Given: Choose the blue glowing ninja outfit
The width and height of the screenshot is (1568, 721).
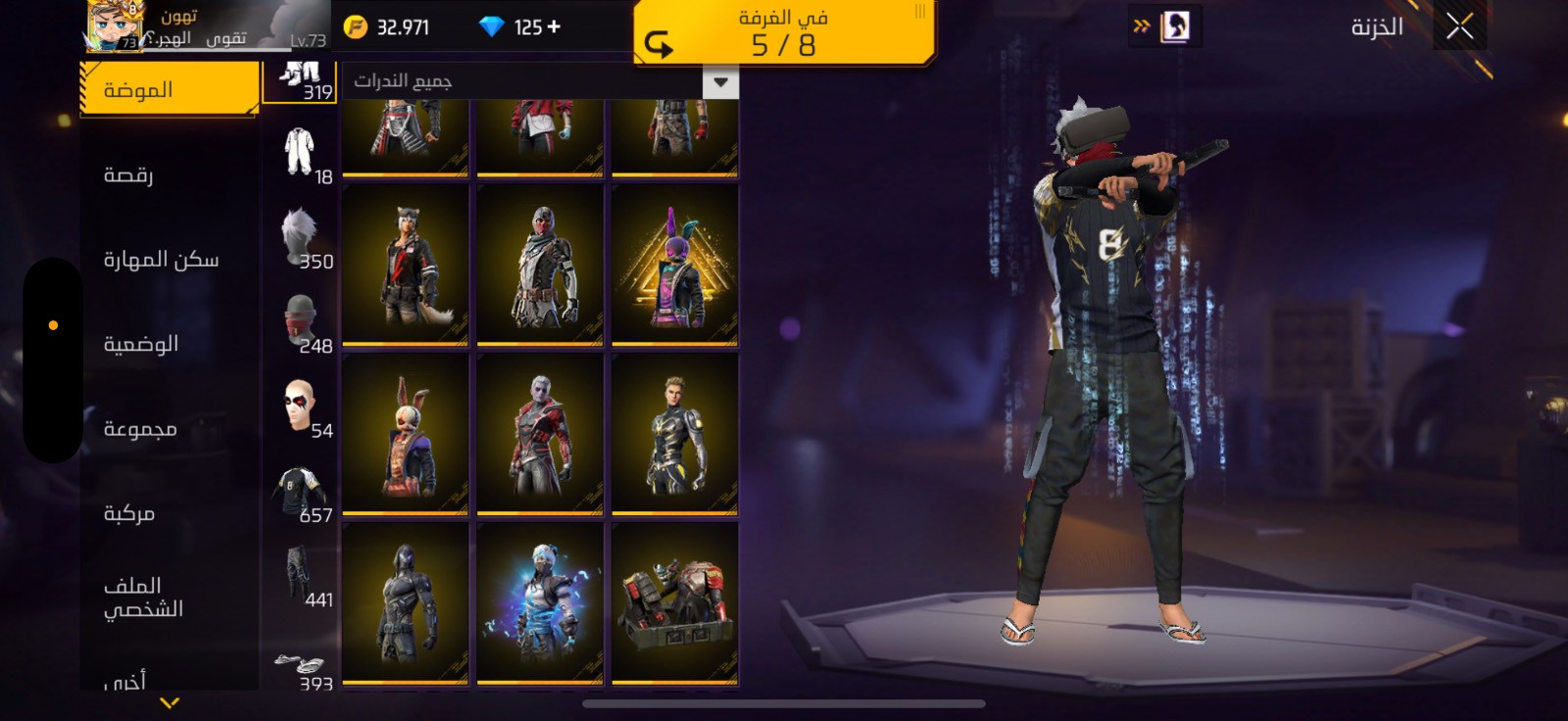Looking at the screenshot, I should (x=539, y=603).
